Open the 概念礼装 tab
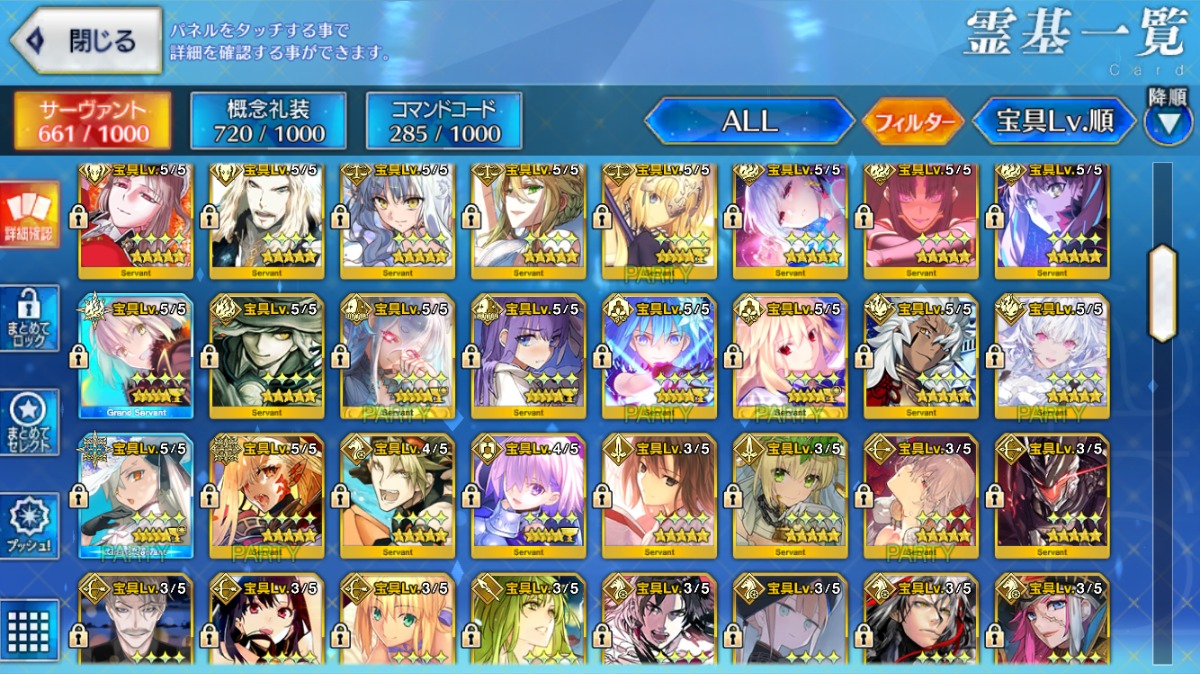 268,121
